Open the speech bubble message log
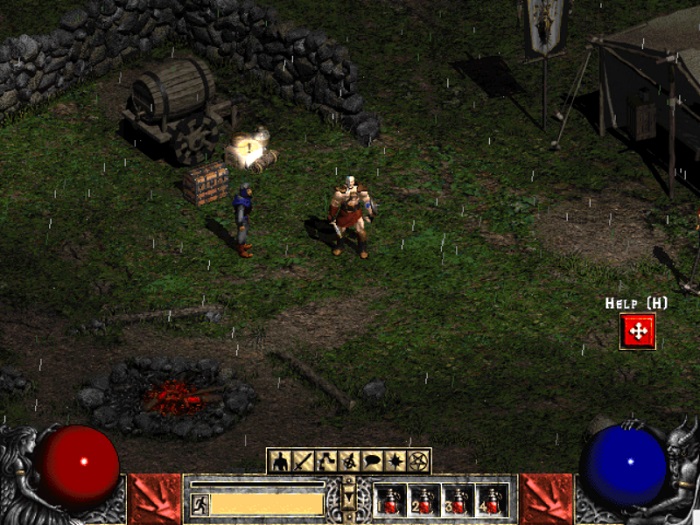Viewport: 700px width, 525px height. coord(372,461)
